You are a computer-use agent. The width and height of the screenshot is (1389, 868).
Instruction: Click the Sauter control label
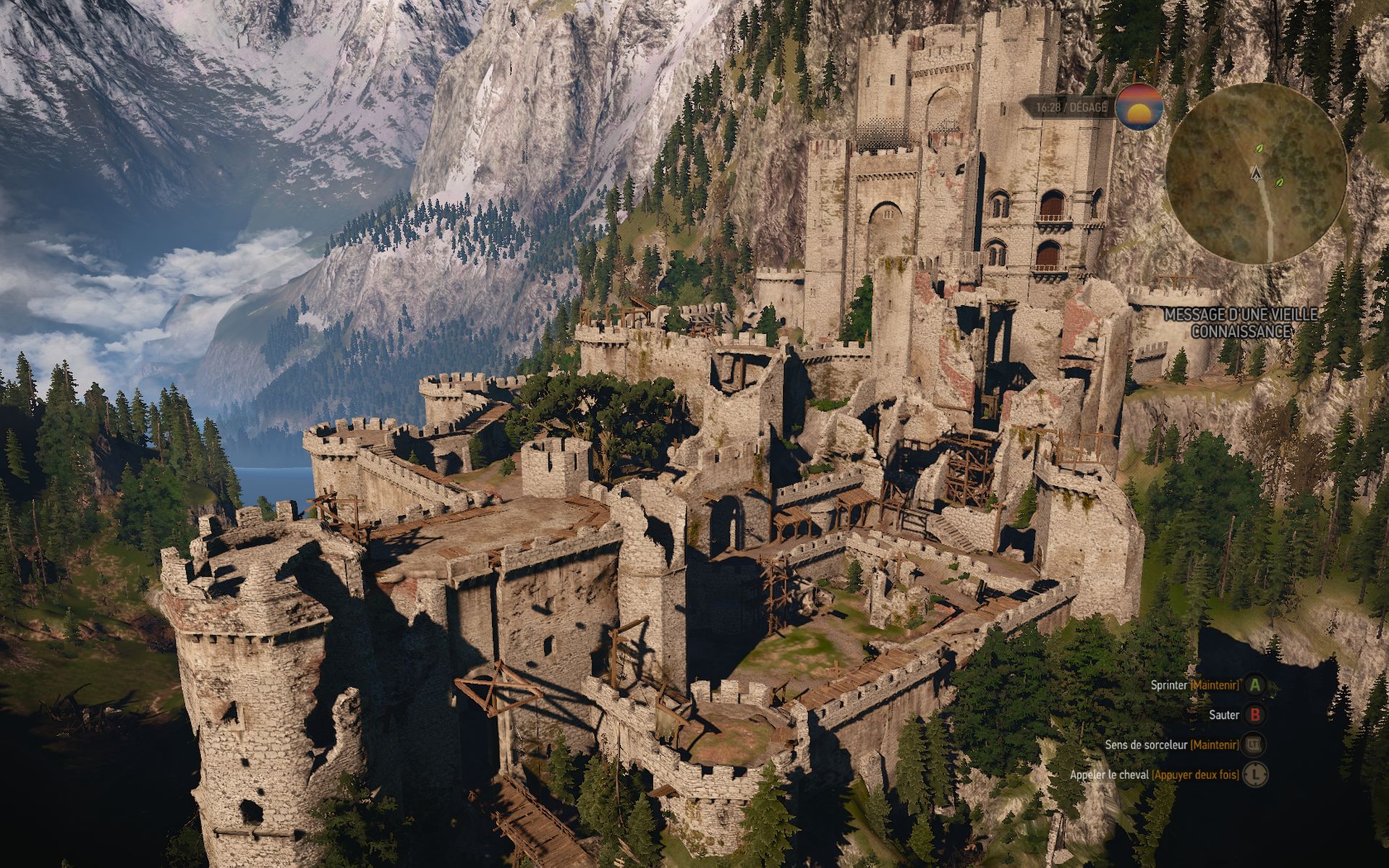pyautogui.click(x=1224, y=715)
